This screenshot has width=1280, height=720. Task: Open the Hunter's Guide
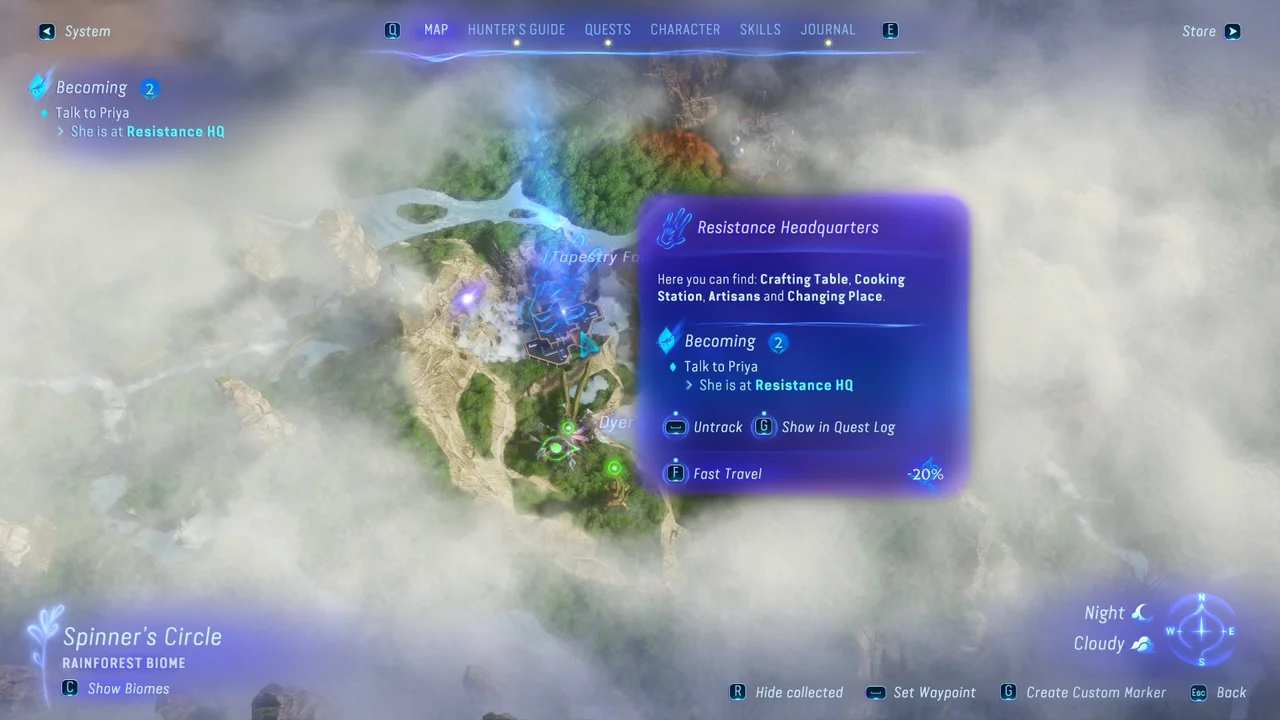(516, 29)
